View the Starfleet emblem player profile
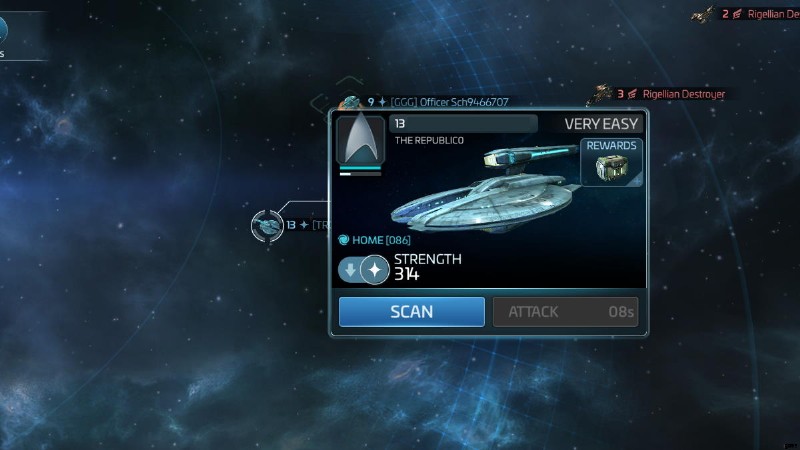 click(x=360, y=145)
